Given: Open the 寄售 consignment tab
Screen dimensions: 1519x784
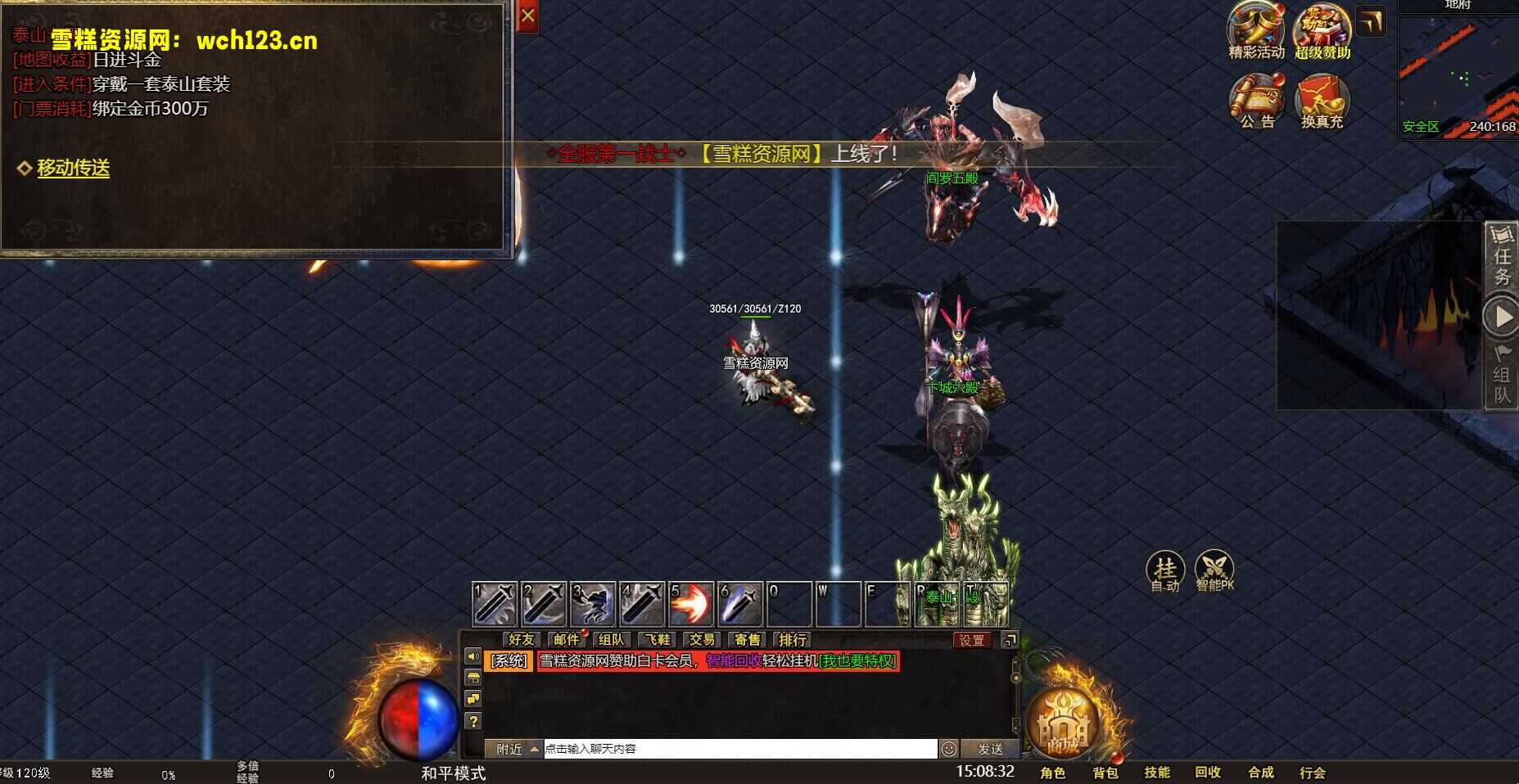Looking at the screenshot, I should (x=747, y=640).
